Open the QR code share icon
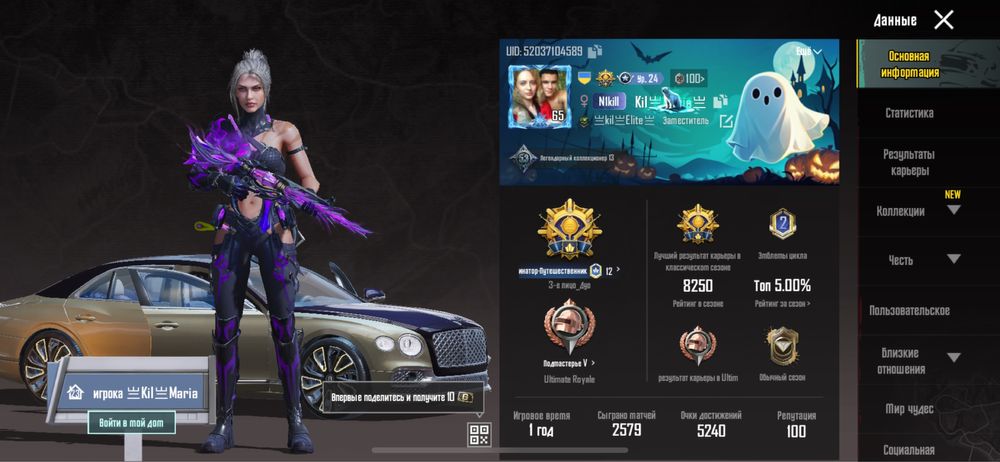Screen dimensions: 1000x462 tap(479, 434)
